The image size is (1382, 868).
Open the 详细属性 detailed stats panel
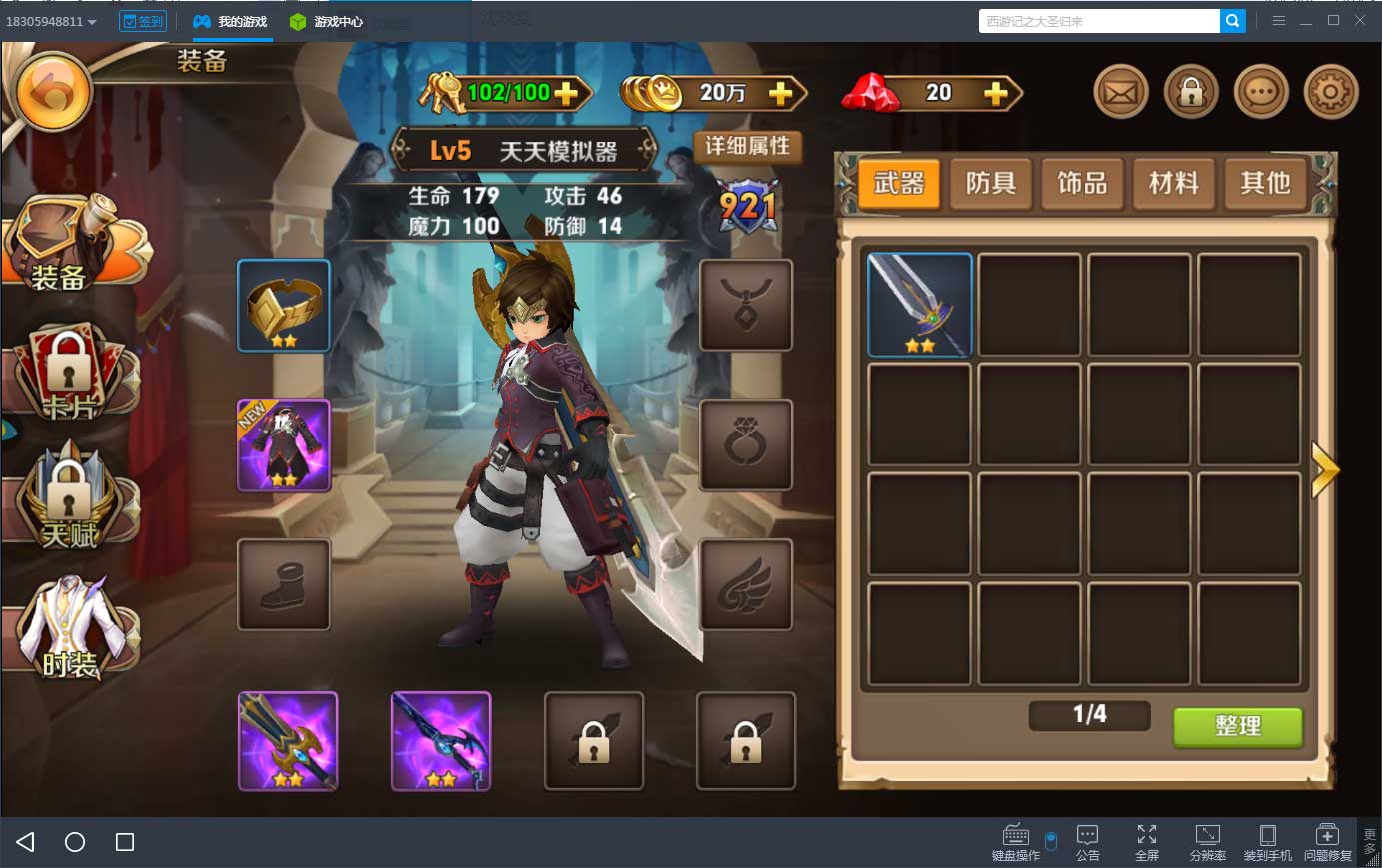point(747,147)
